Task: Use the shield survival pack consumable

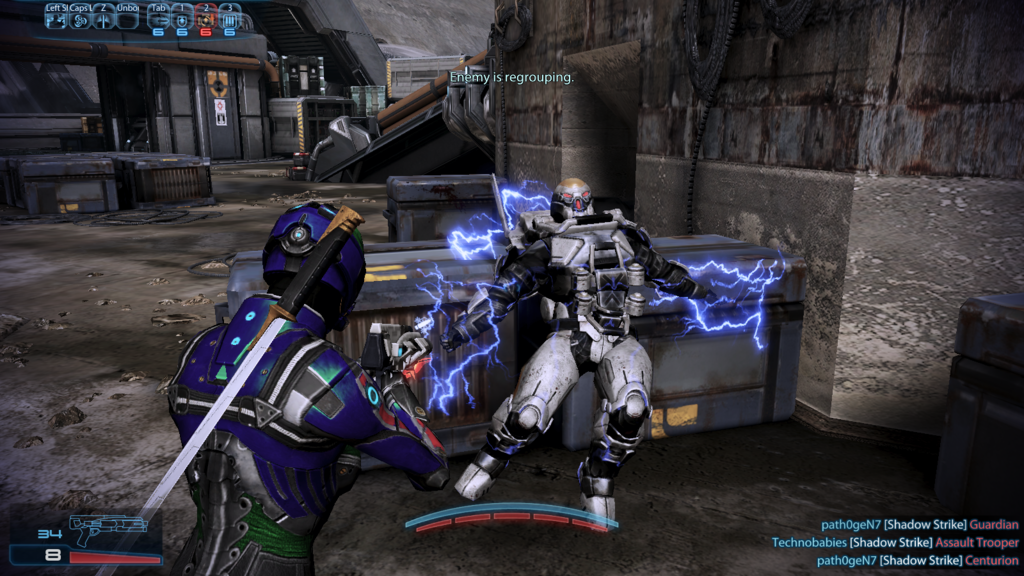Action: [182, 20]
